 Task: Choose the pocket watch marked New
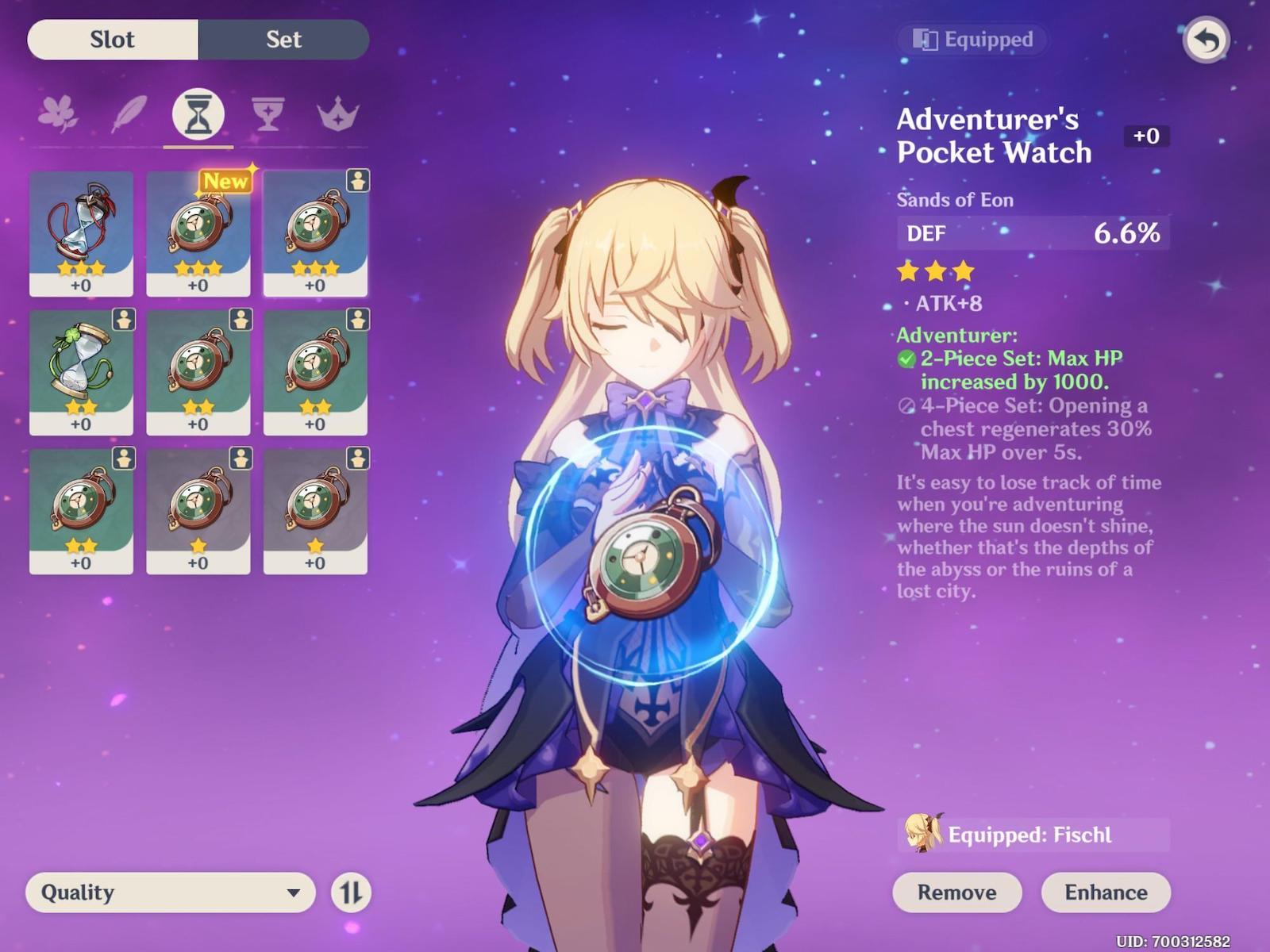[198, 233]
